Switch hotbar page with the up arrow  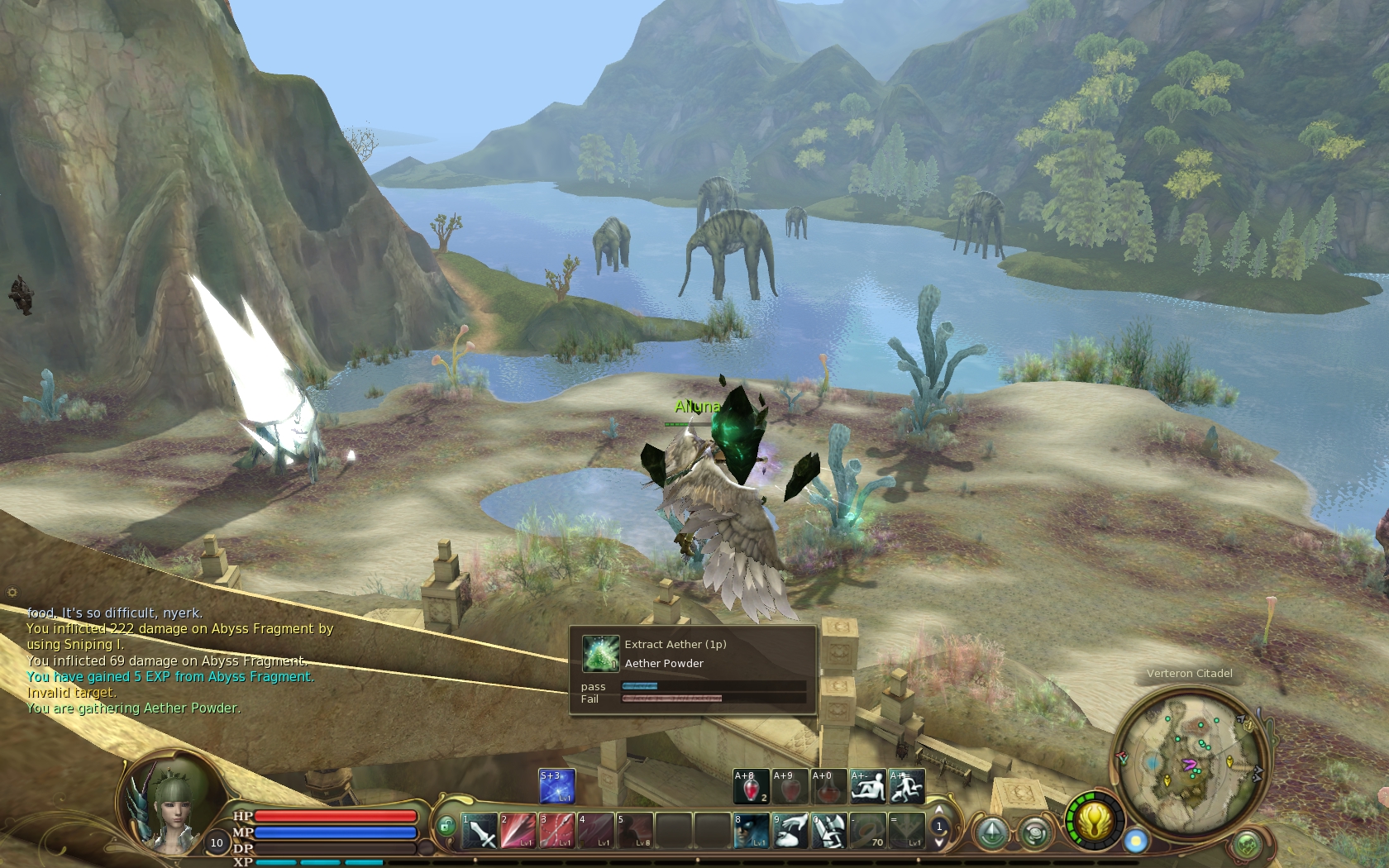click(938, 809)
